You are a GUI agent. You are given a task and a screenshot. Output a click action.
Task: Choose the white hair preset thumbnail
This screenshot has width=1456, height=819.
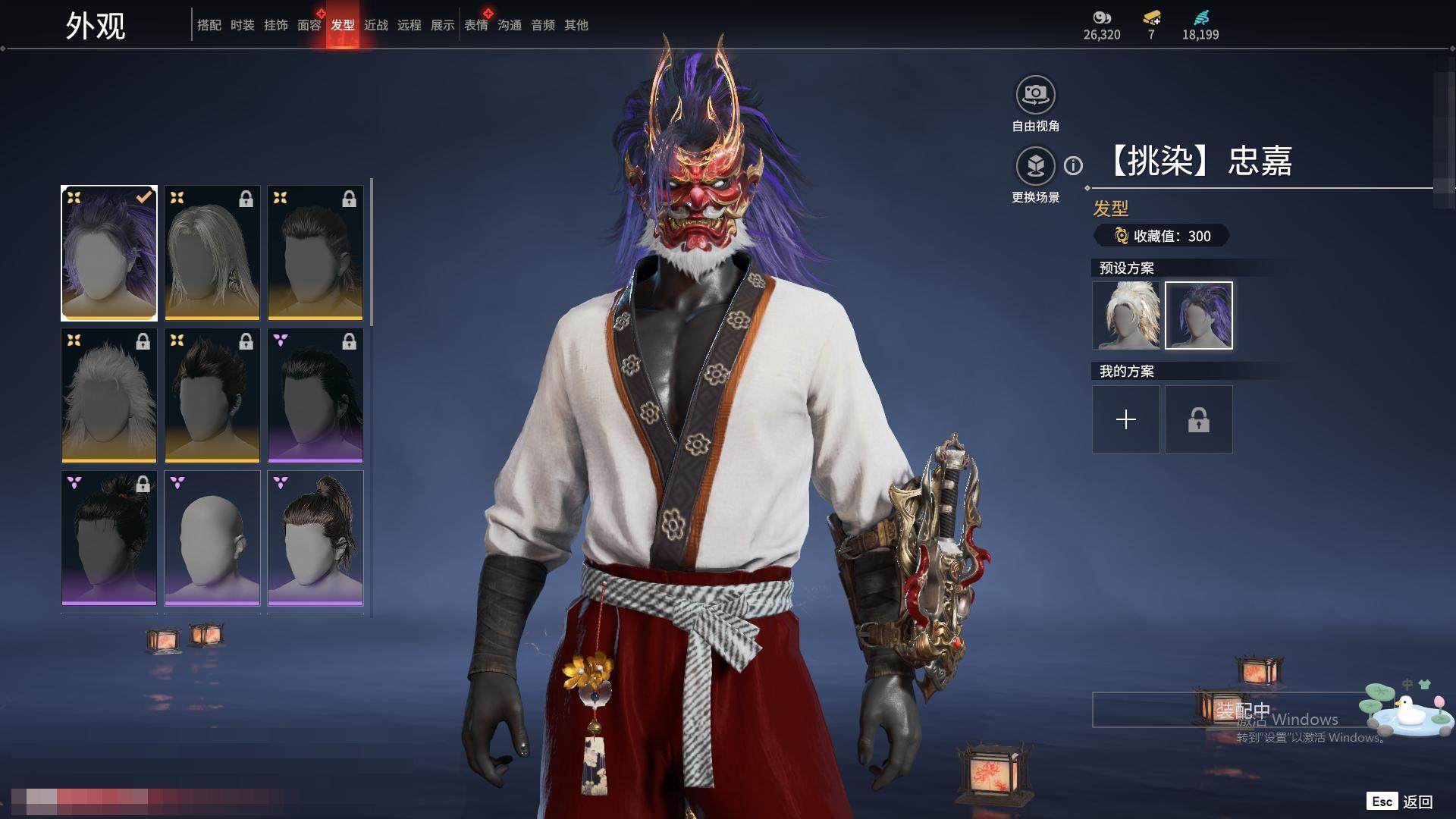(x=1126, y=315)
